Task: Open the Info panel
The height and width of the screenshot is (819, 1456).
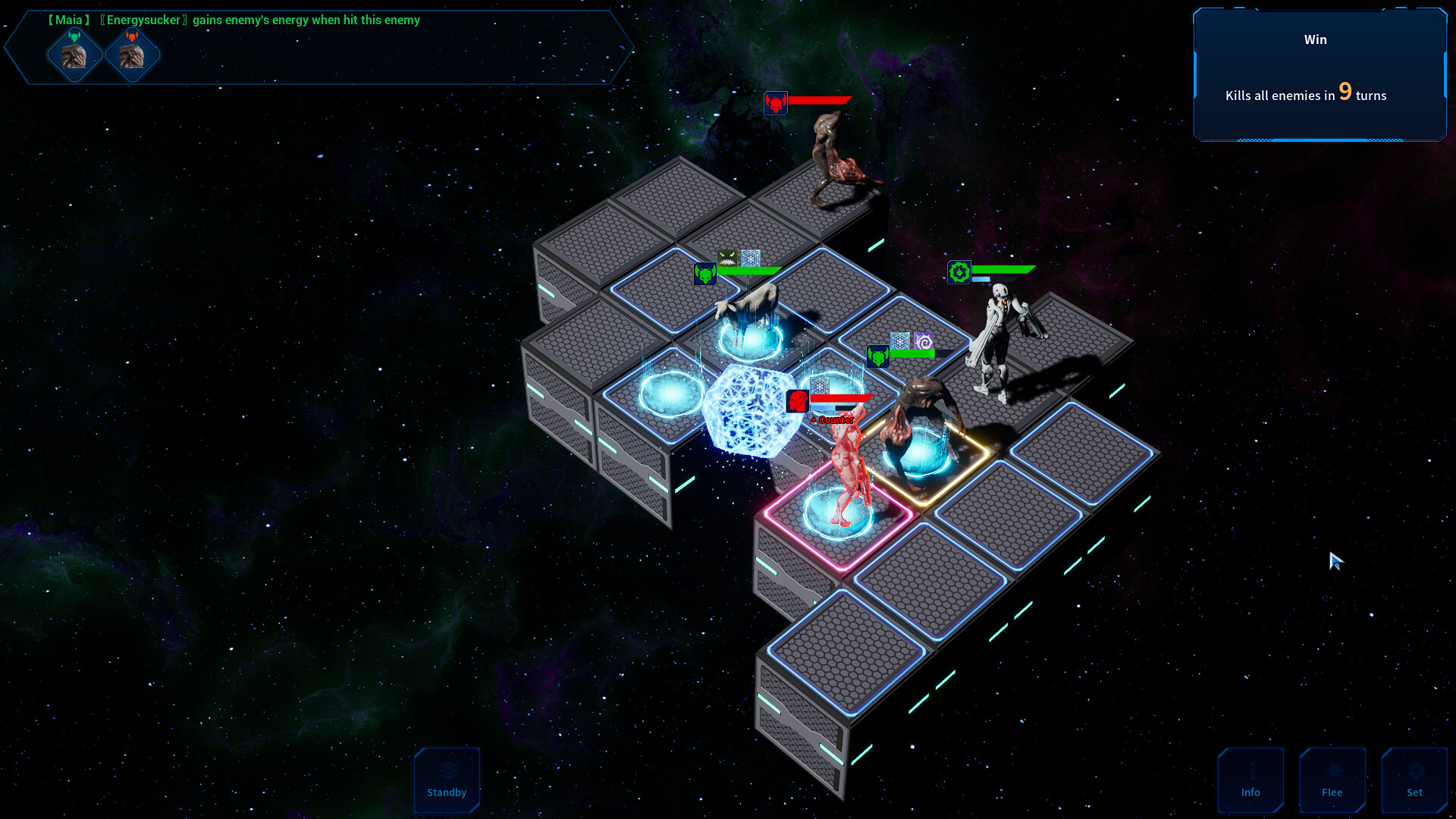Action: click(1250, 780)
